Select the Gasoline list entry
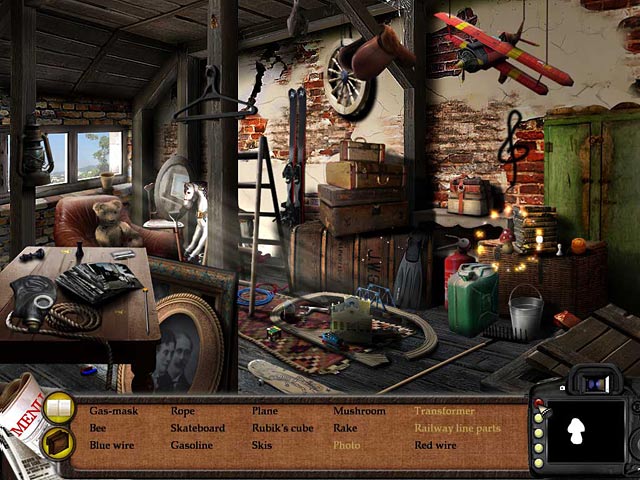Image resolution: width=640 pixels, height=480 pixels. [191, 445]
